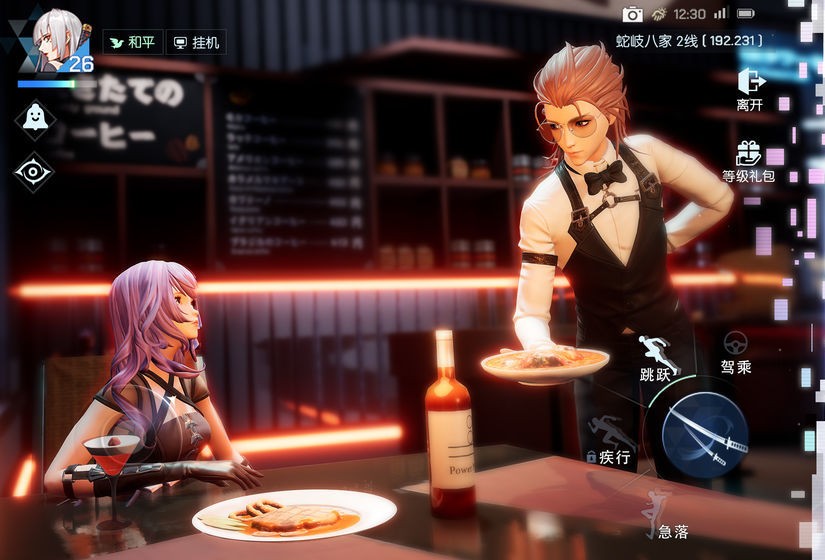Open the 等级礼包 level gift pack
This screenshot has height=560, width=825.
pos(748,162)
